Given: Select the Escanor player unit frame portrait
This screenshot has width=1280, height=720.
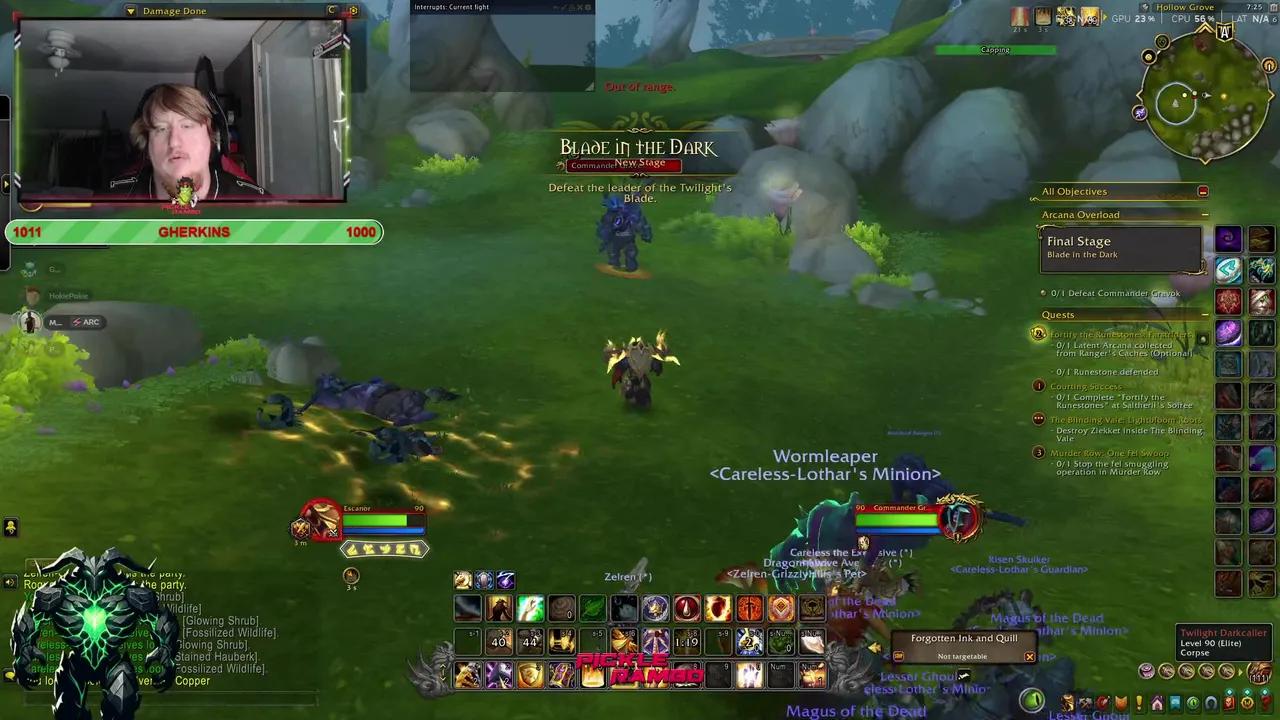Looking at the screenshot, I should (x=318, y=520).
